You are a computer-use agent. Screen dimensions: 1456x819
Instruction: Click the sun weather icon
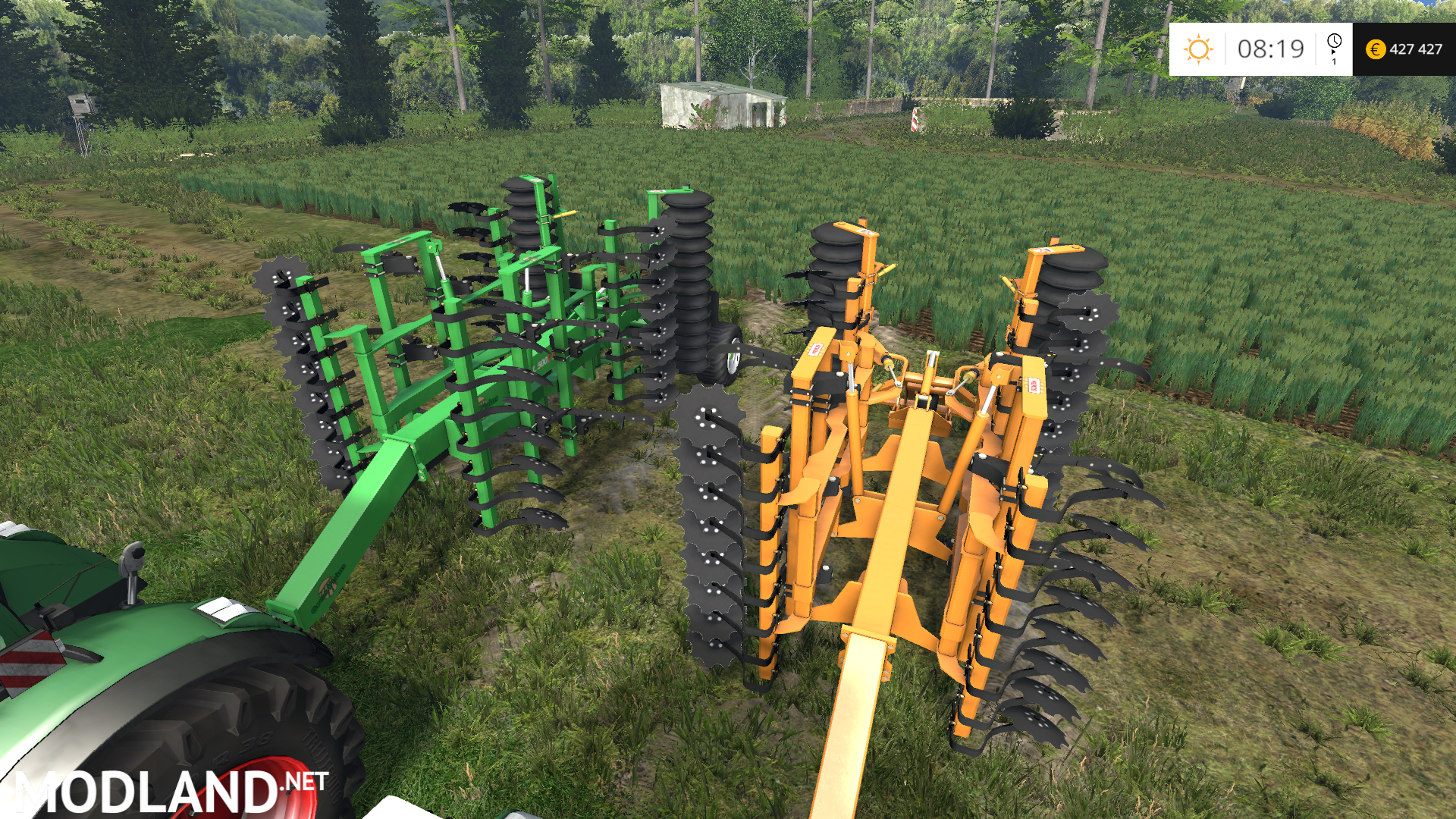click(1198, 50)
